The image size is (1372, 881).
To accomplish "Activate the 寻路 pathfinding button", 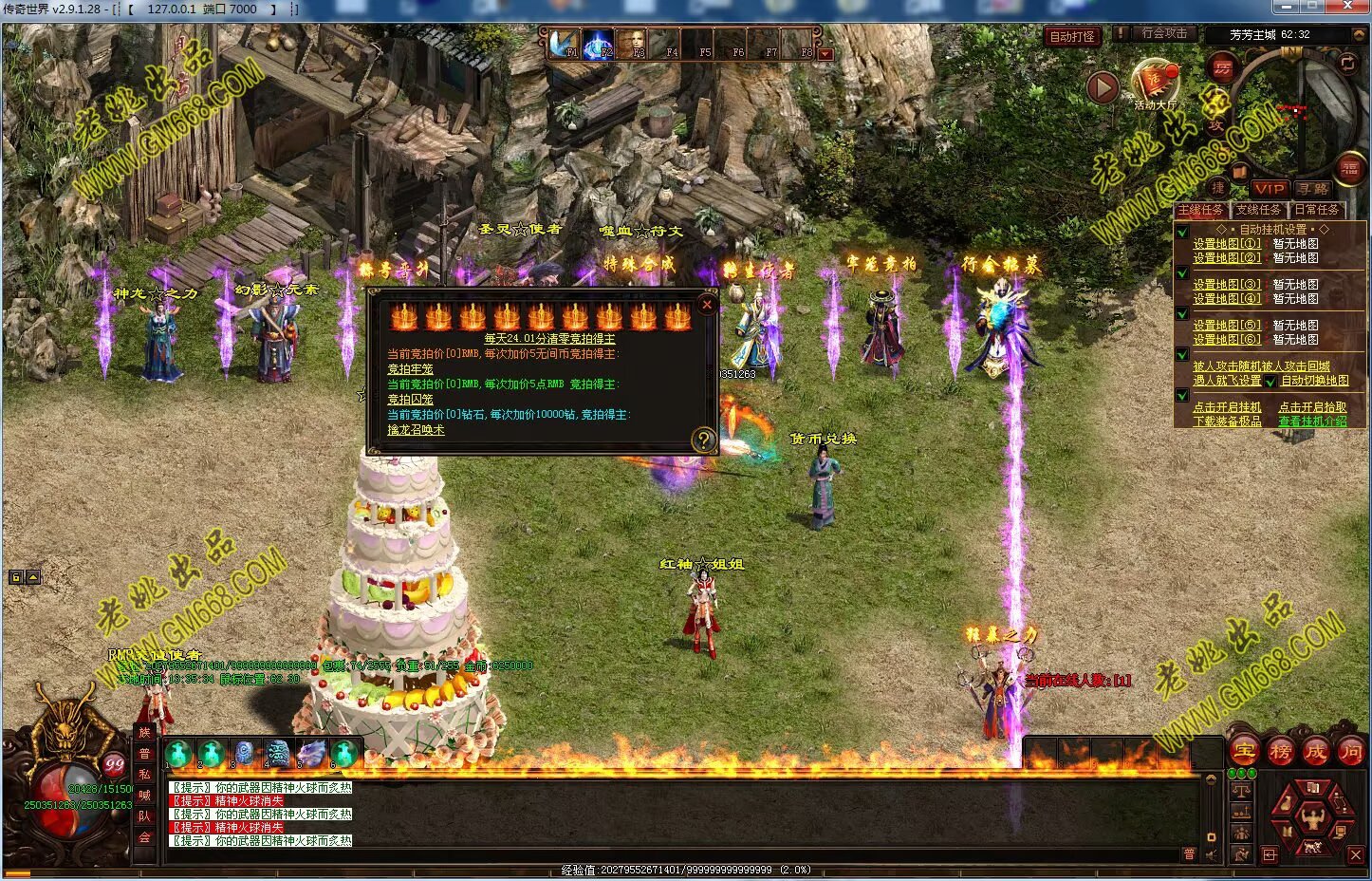I will click(x=1313, y=189).
